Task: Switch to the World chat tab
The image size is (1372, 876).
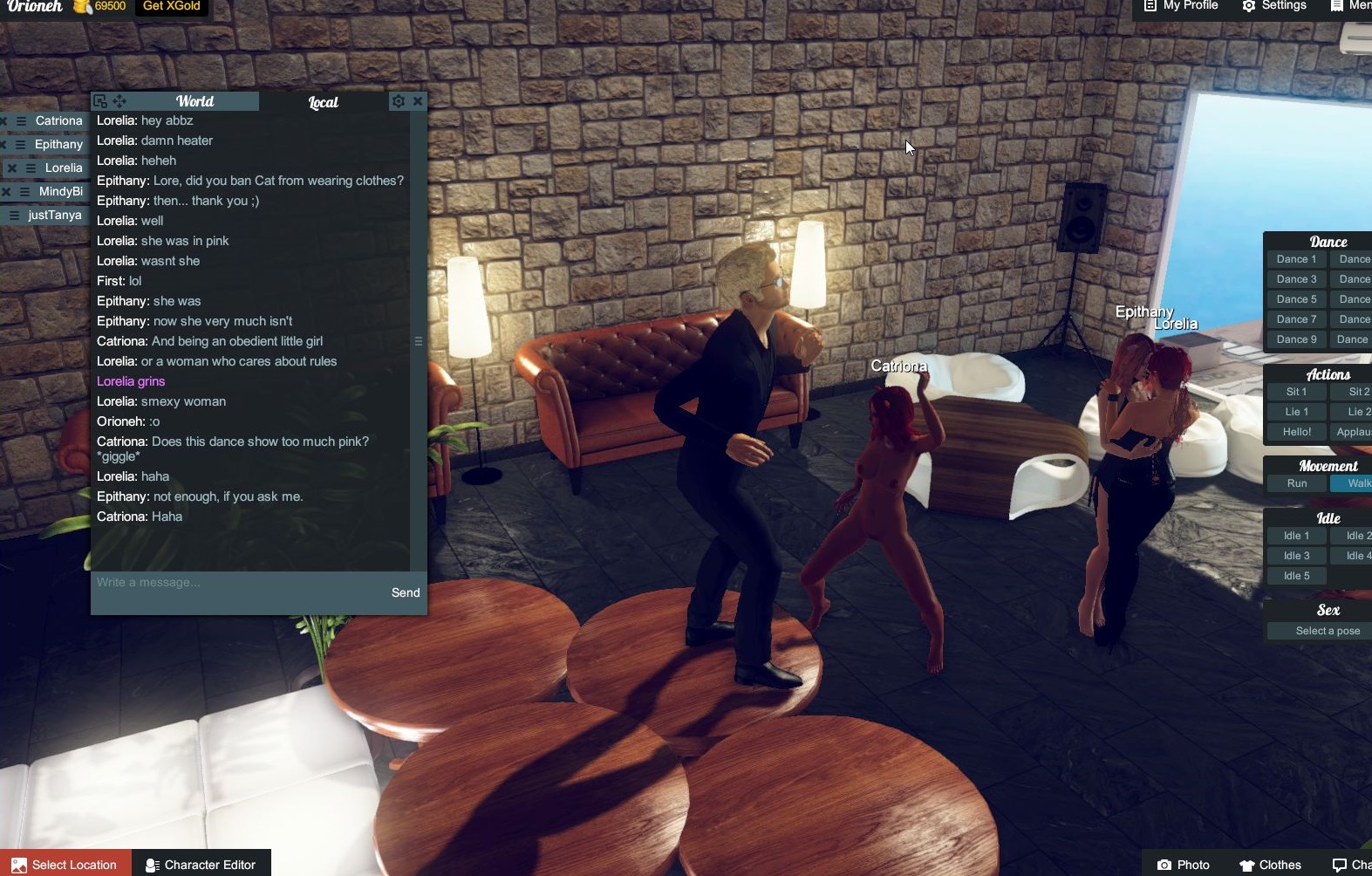Action: [x=194, y=101]
